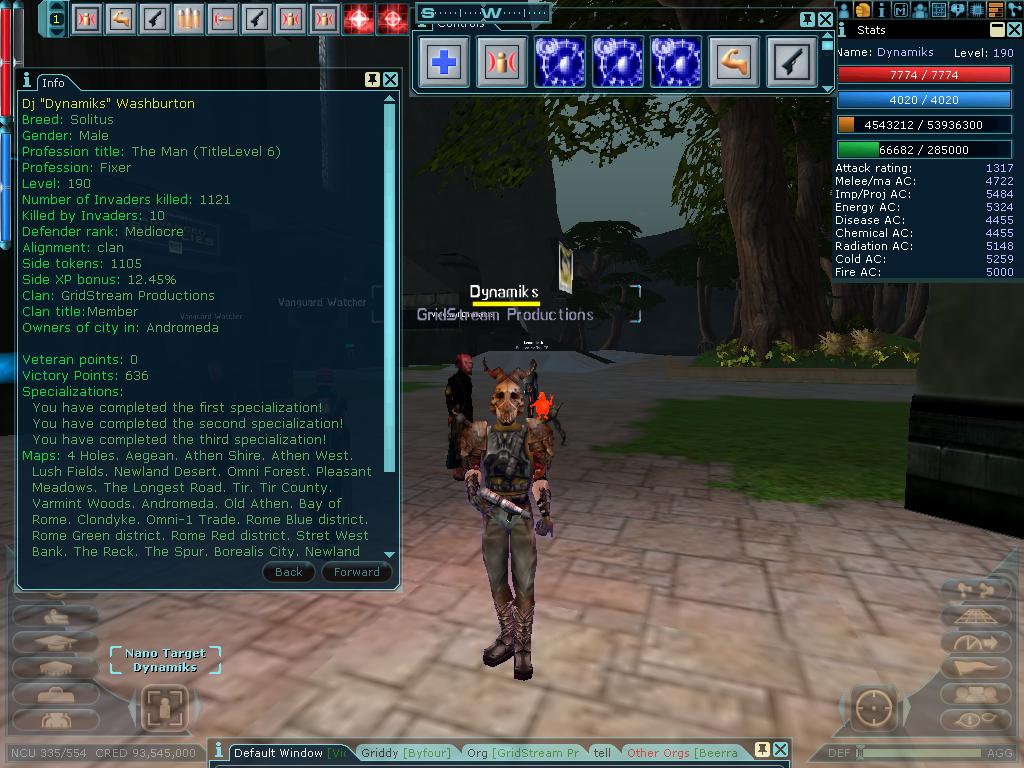1024x768 pixels.
Task: Open the Org GridStream chat tab
Action: 522,753
